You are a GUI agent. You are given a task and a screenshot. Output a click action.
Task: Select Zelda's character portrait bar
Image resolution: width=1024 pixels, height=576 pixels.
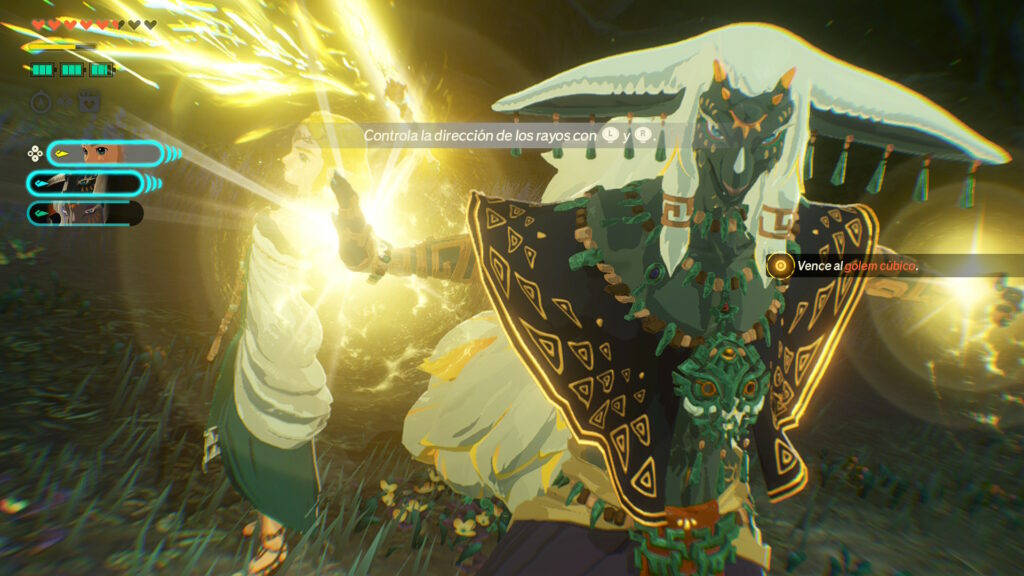click(x=104, y=153)
